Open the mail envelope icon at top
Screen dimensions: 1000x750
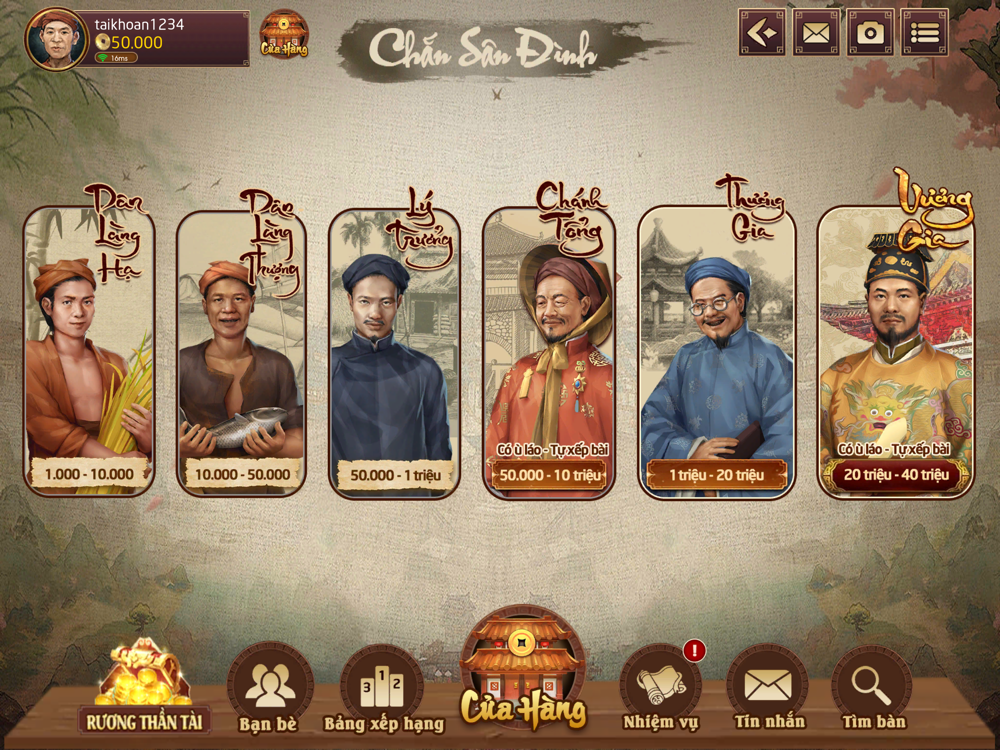click(x=816, y=33)
